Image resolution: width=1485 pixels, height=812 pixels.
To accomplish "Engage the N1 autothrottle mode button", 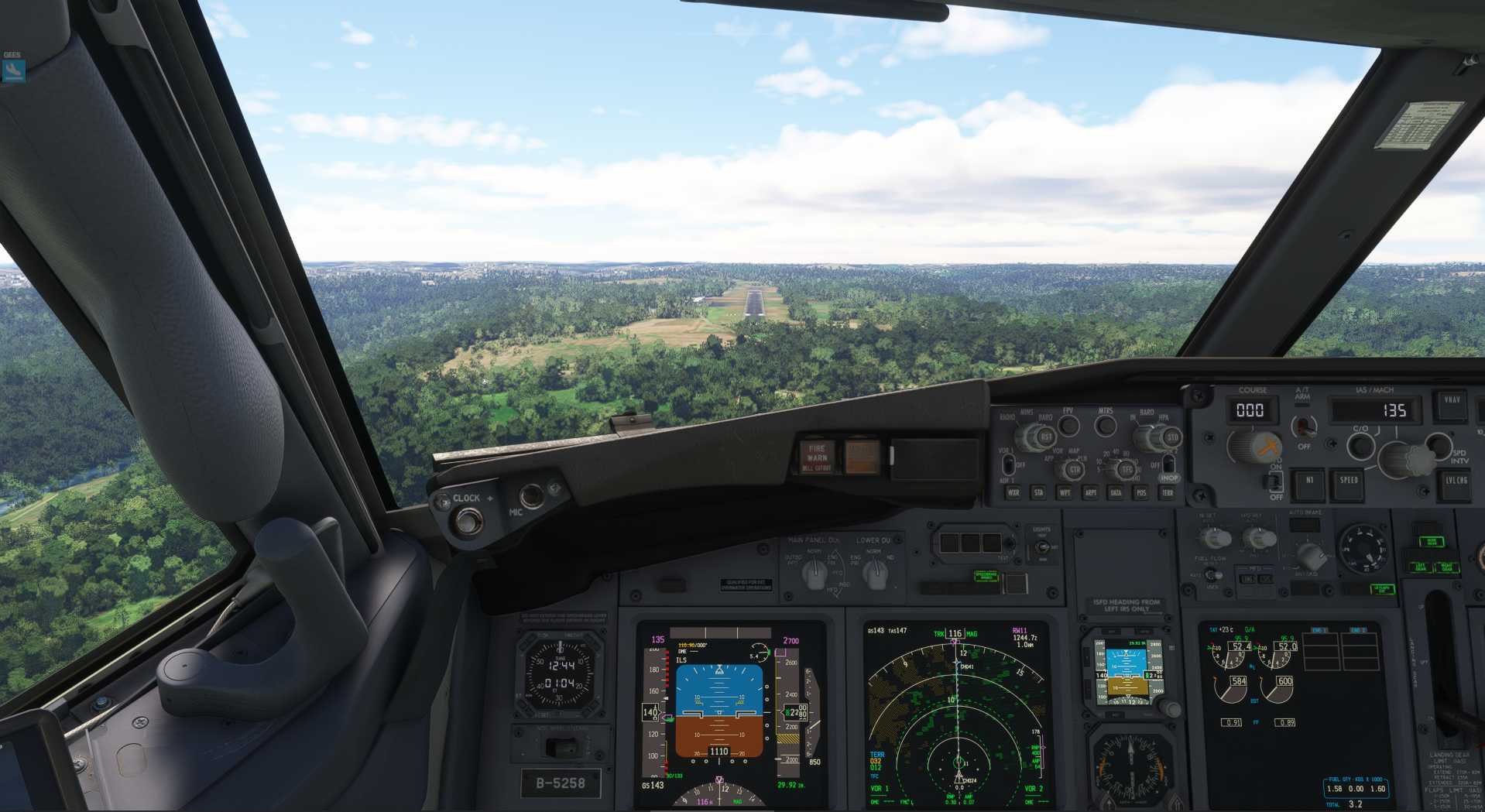I will [x=1309, y=481].
